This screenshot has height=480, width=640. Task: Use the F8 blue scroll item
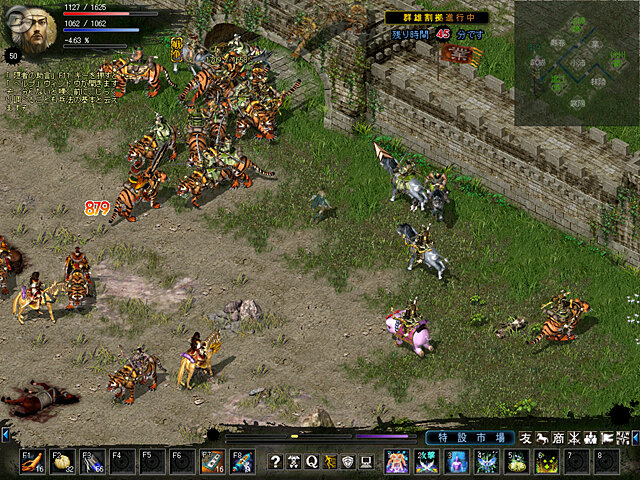tap(242, 460)
